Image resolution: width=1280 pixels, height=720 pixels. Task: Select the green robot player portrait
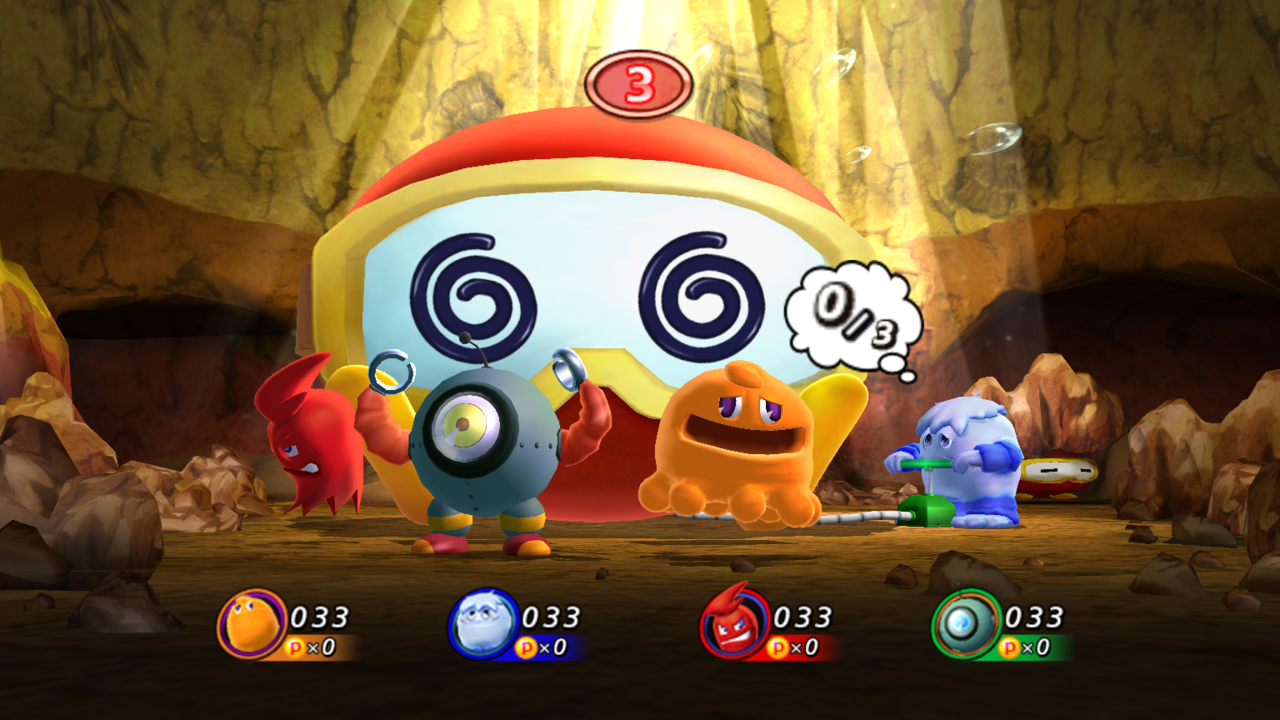(966, 625)
